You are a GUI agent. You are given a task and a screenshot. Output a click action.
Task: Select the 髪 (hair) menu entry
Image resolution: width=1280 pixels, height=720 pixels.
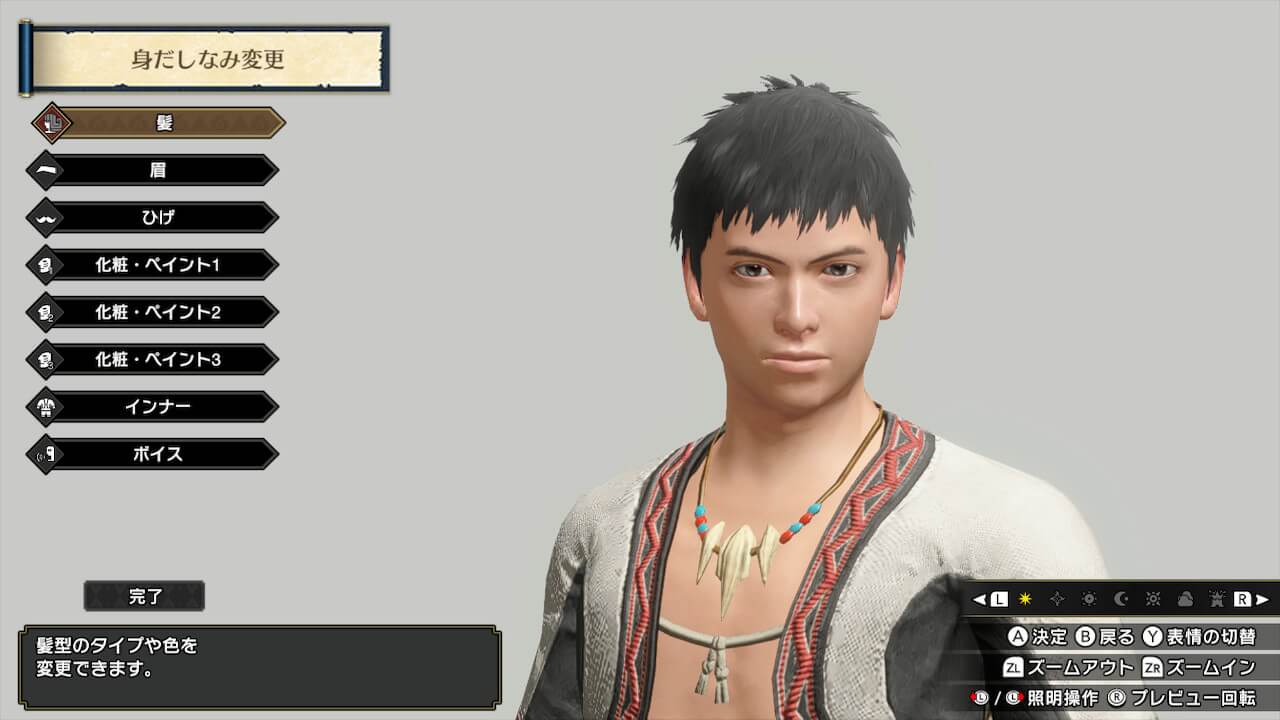(x=160, y=123)
